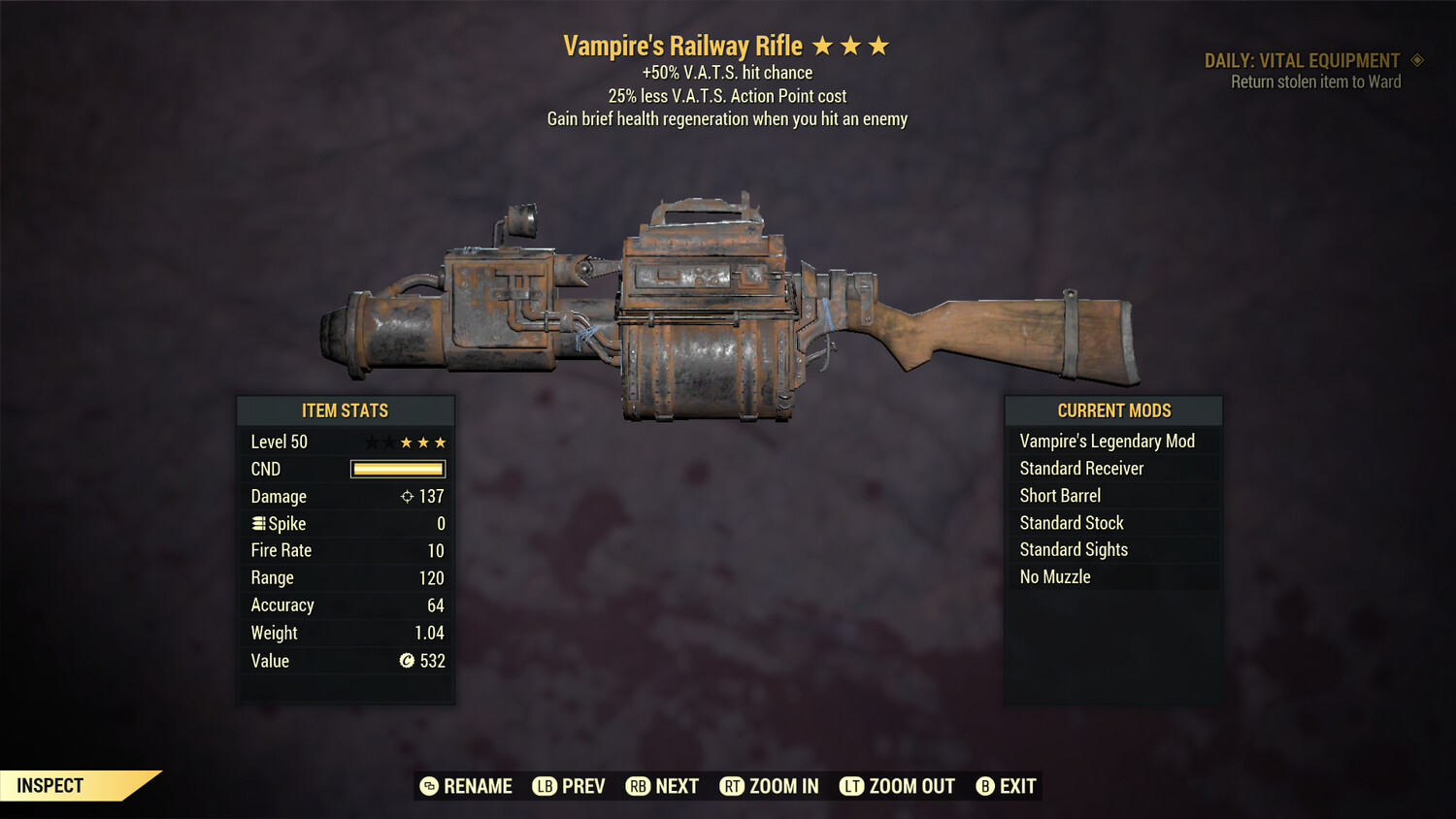Click the B button icon before Exit
Viewport: 1456px width, 819px height.
985,786
